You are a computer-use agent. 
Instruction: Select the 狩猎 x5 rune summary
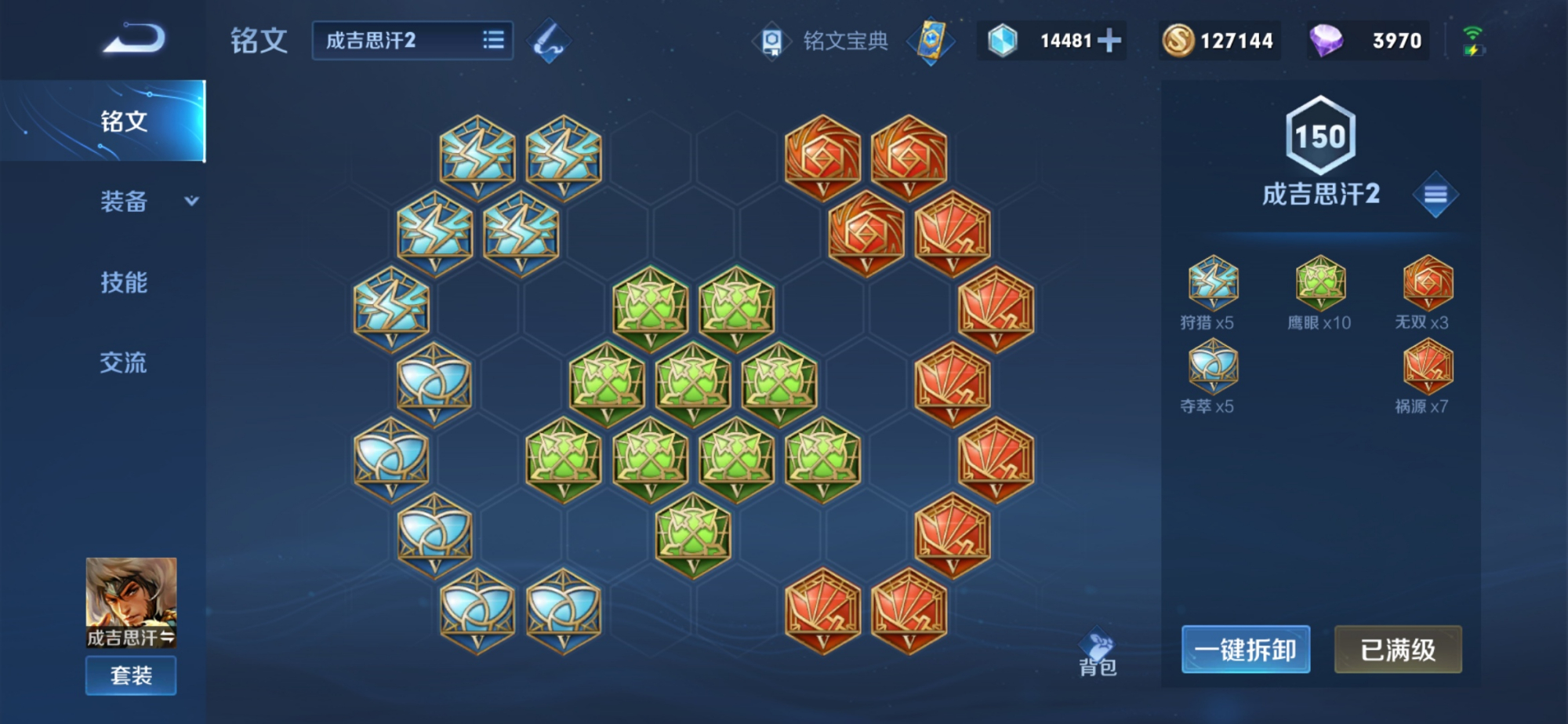pos(1212,292)
